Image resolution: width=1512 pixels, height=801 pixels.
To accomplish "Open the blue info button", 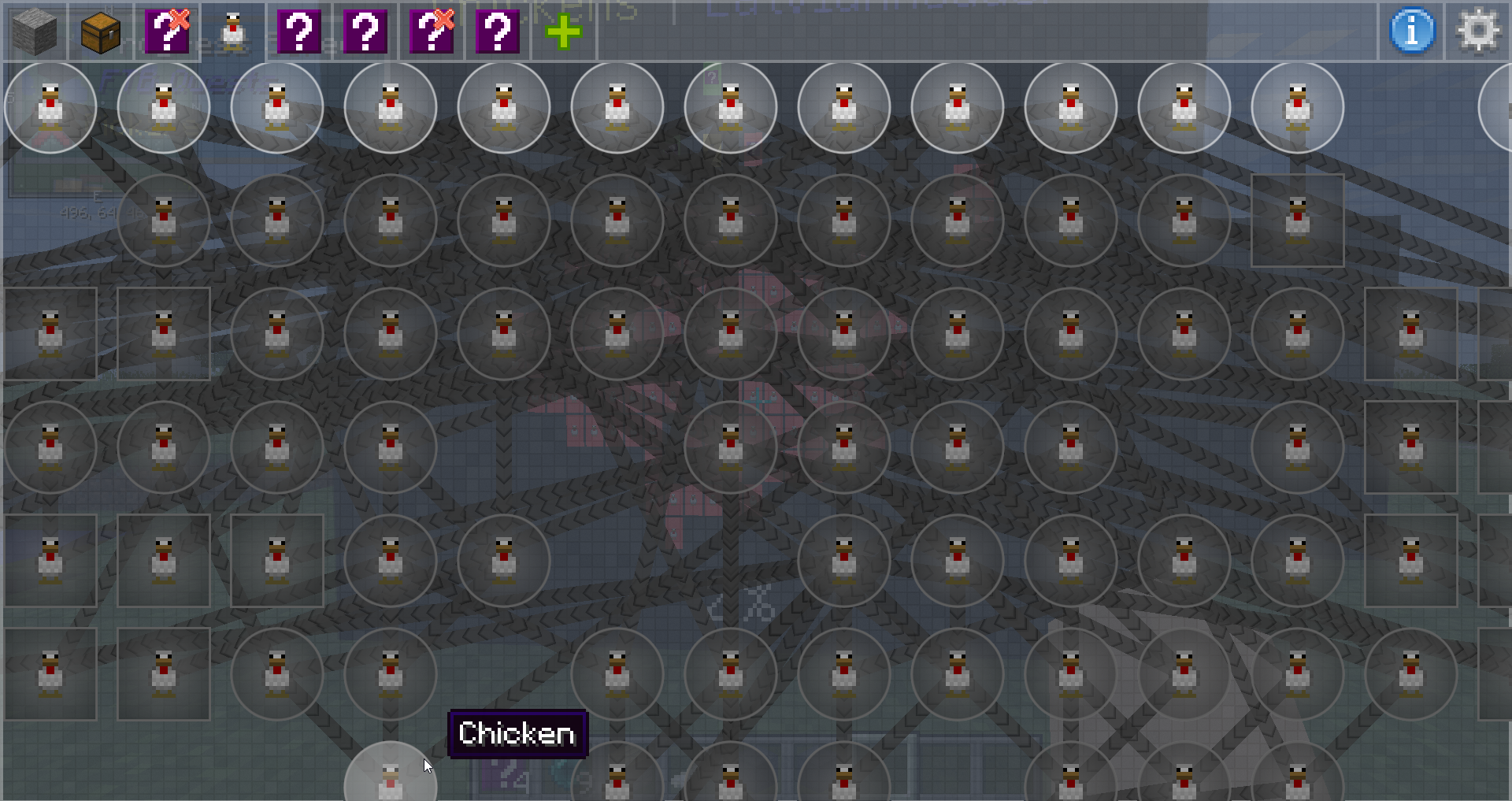I will tap(1412, 32).
